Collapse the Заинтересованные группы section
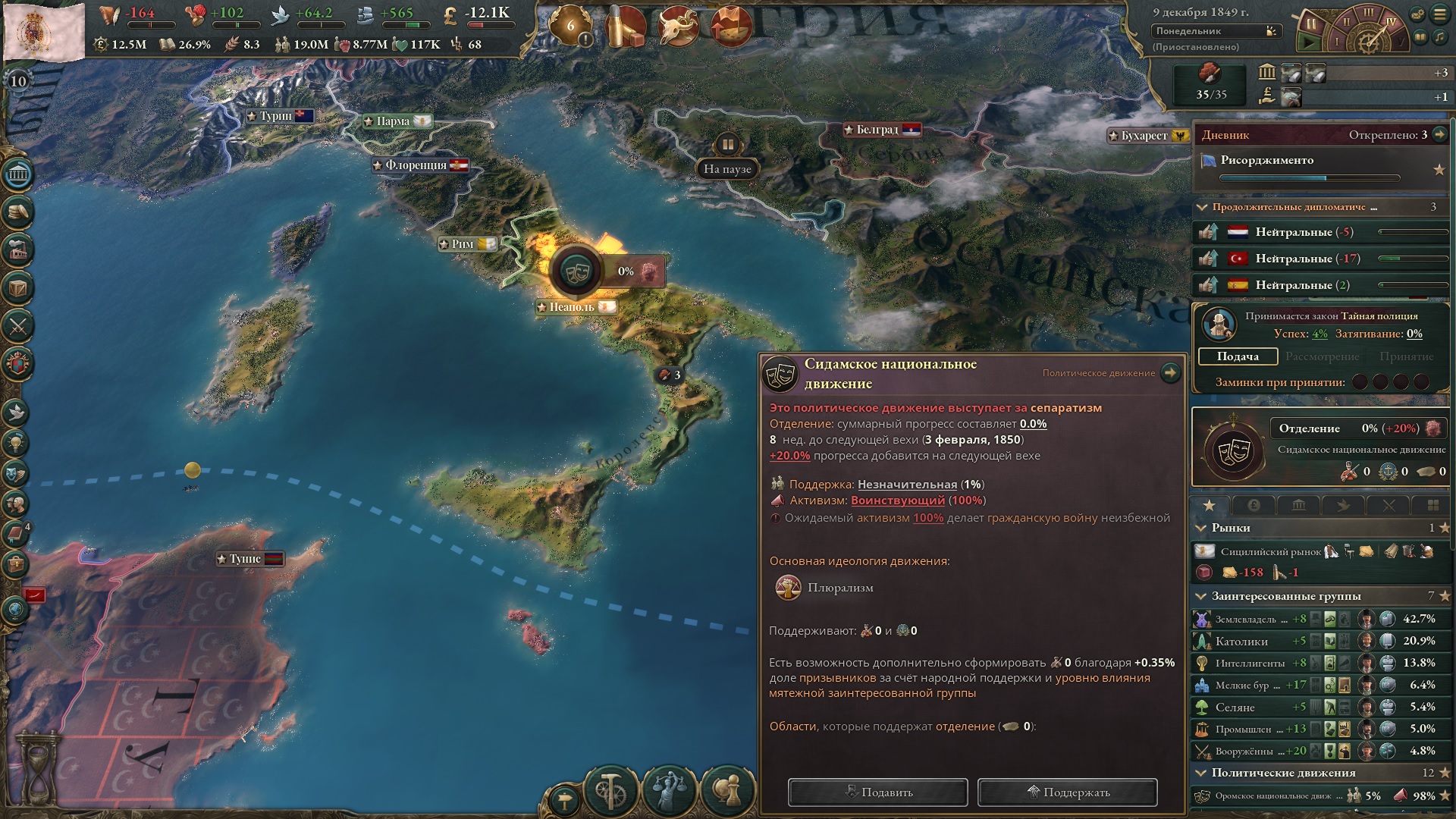1456x819 pixels. click(x=1201, y=596)
